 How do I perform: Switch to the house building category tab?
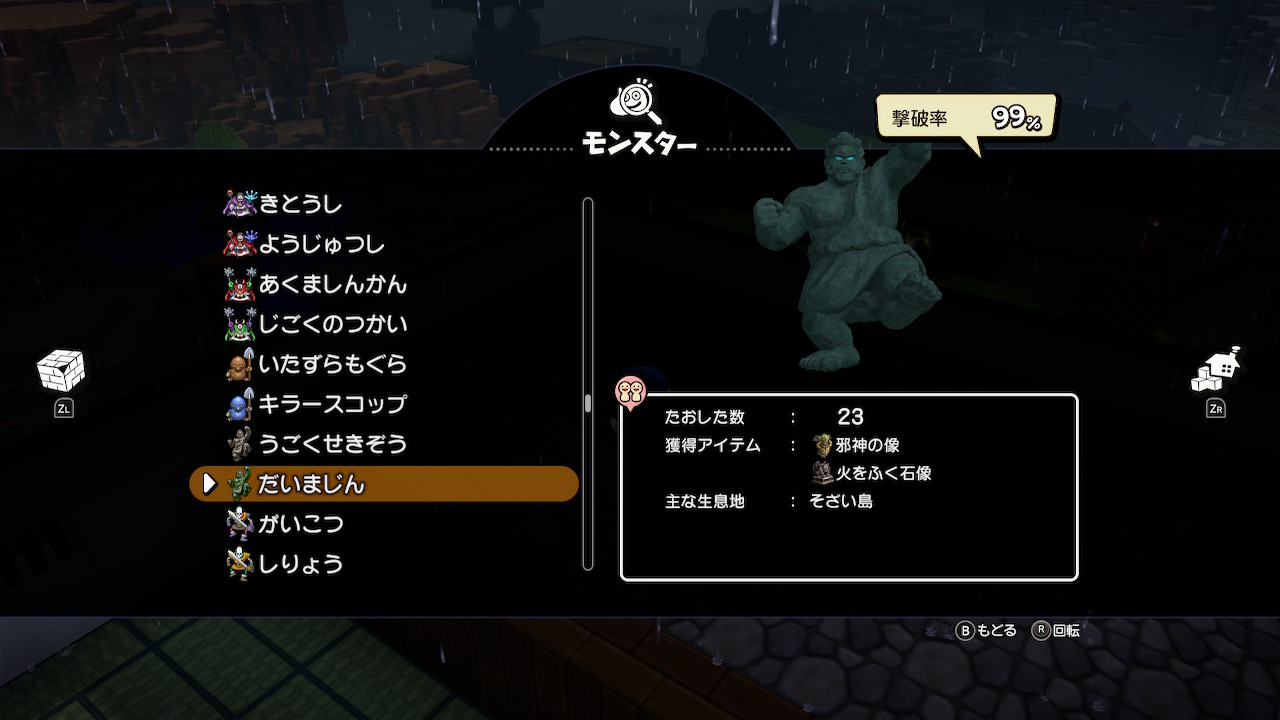click(x=1216, y=371)
